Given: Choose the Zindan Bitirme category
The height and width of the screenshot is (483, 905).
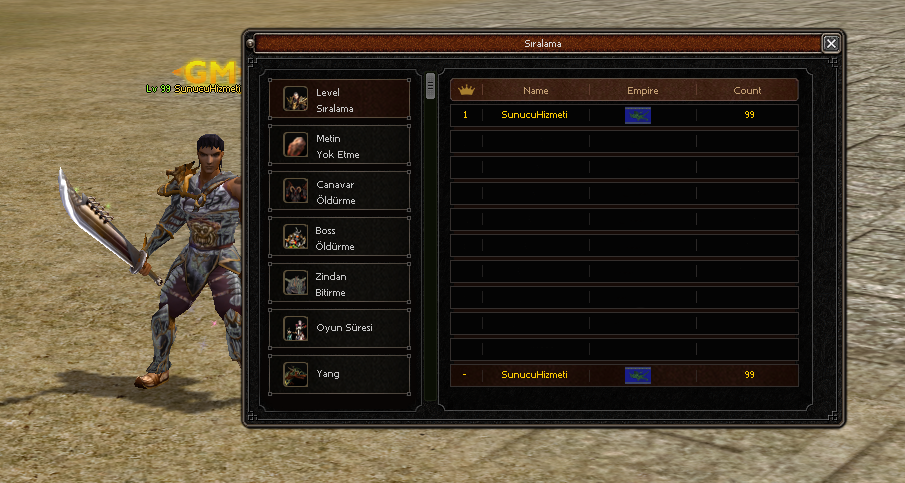Looking at the screenshot, I should click(x=339, y=284).
